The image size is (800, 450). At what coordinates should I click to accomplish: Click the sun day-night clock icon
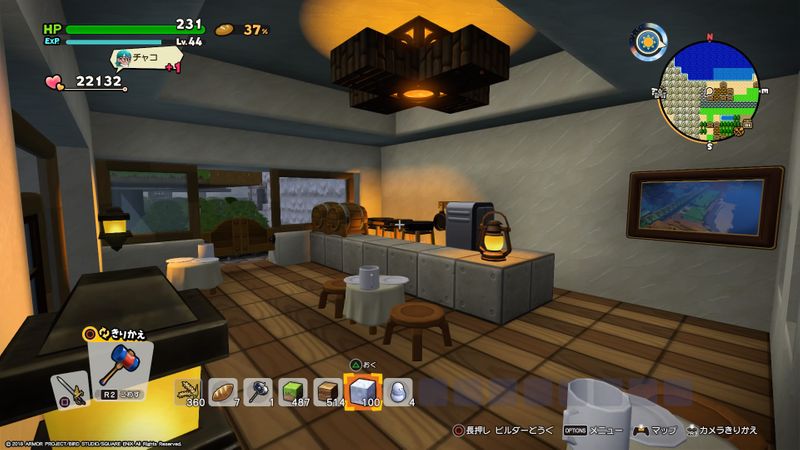tap(649, 41)
